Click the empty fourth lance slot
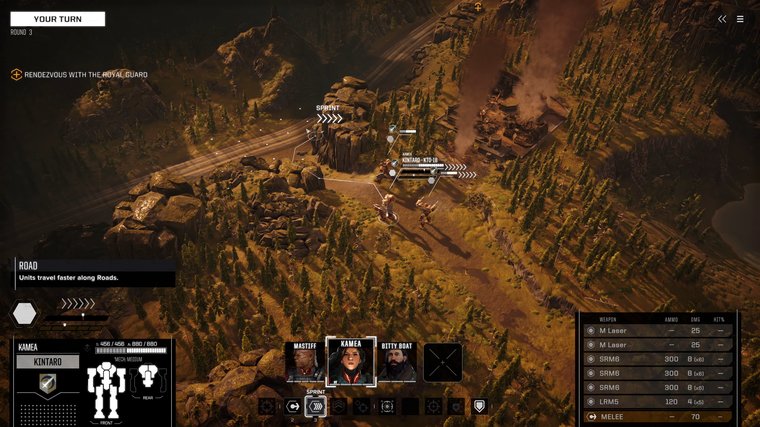 point(443,362)
